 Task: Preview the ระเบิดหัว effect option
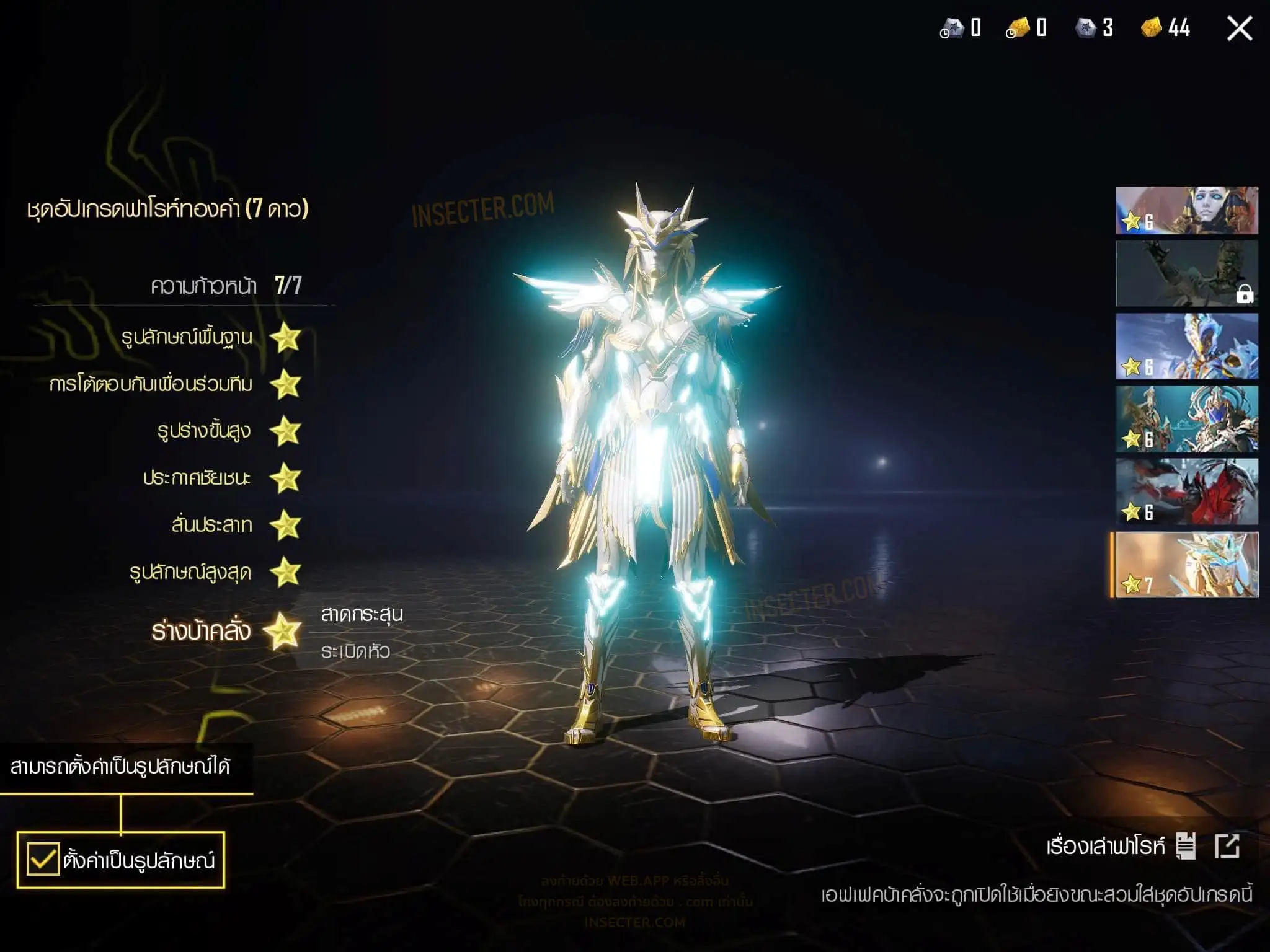(x=355, y=651)
